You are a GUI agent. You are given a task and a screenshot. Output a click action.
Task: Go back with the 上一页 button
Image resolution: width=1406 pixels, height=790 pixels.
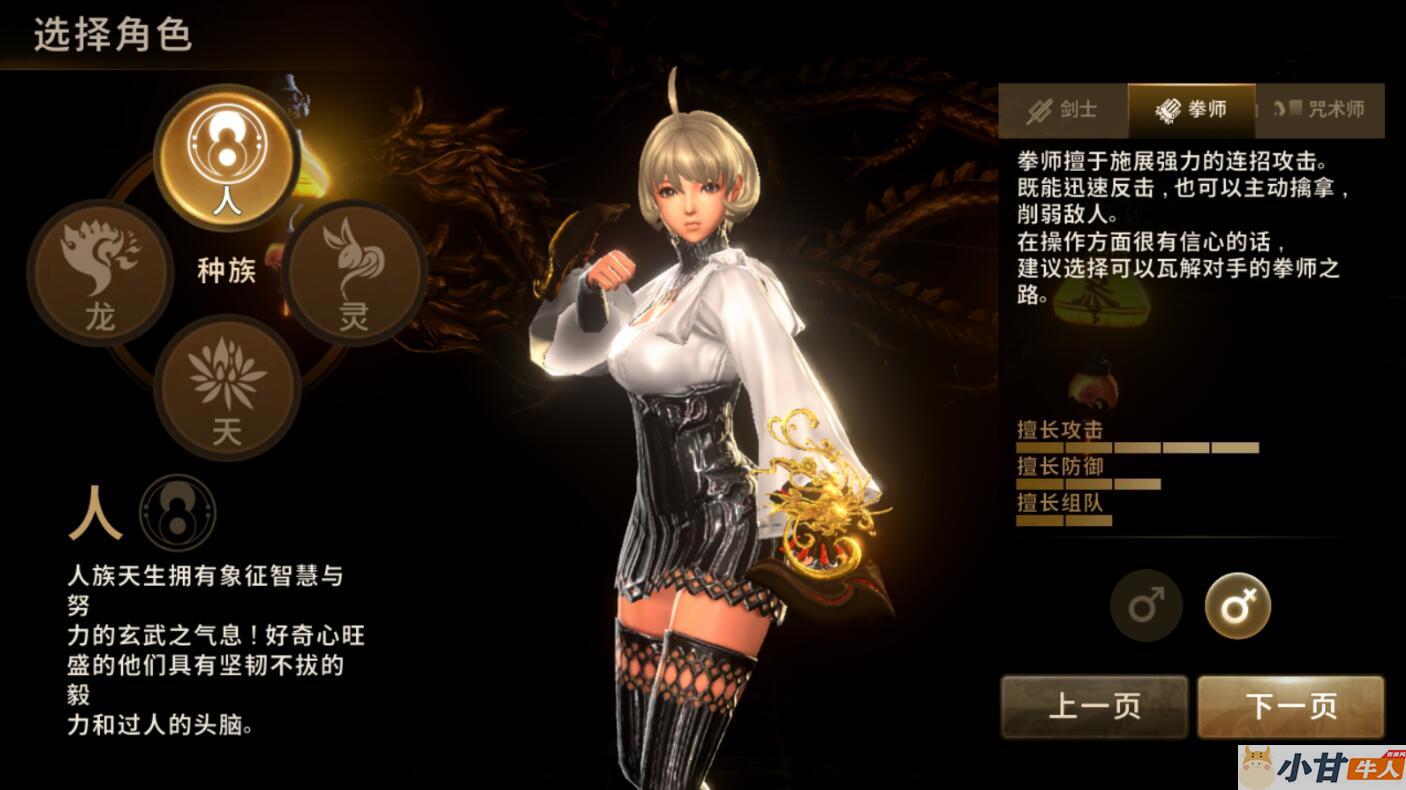1094,706
